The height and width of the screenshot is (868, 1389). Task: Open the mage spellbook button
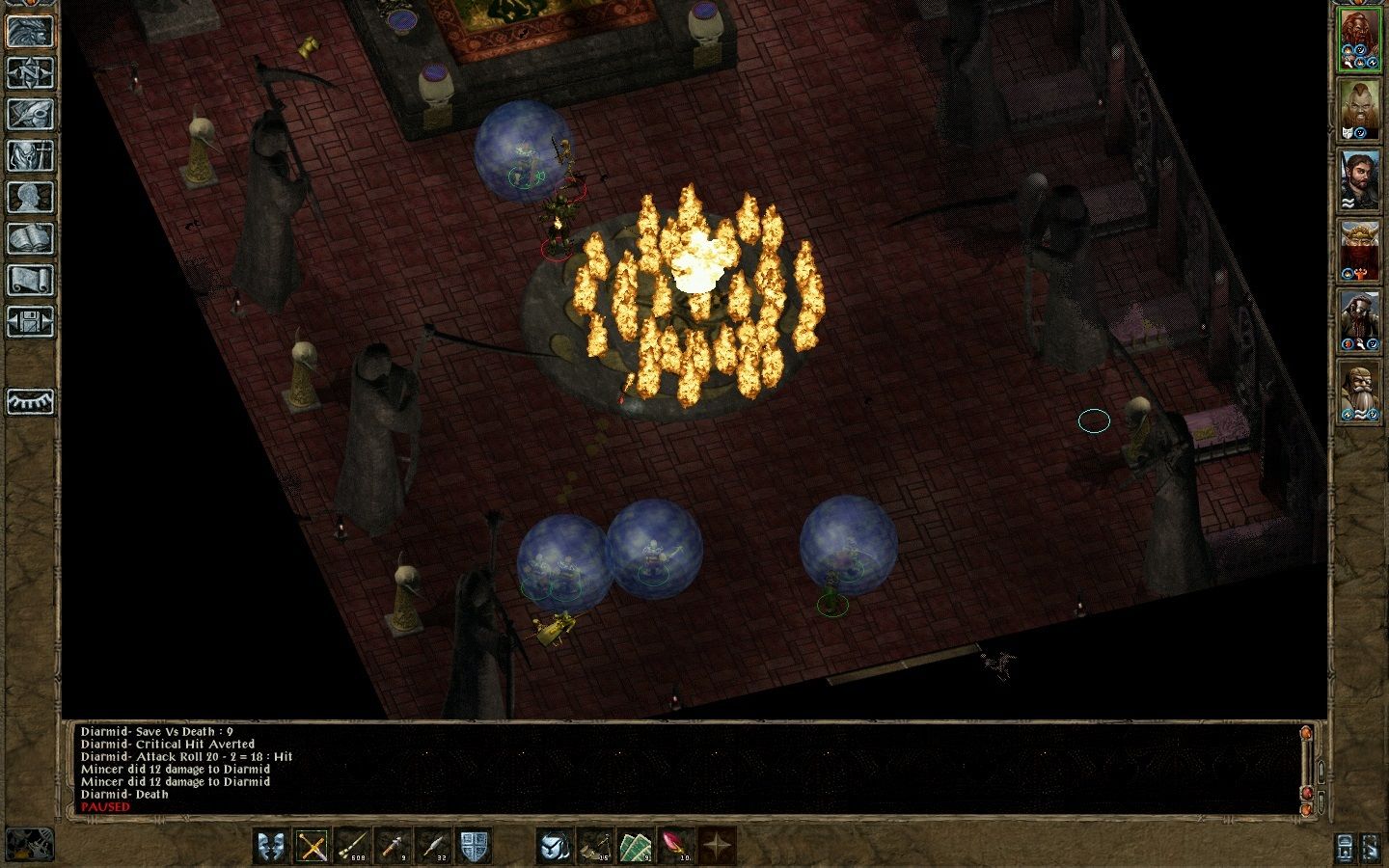coord(31,238)
